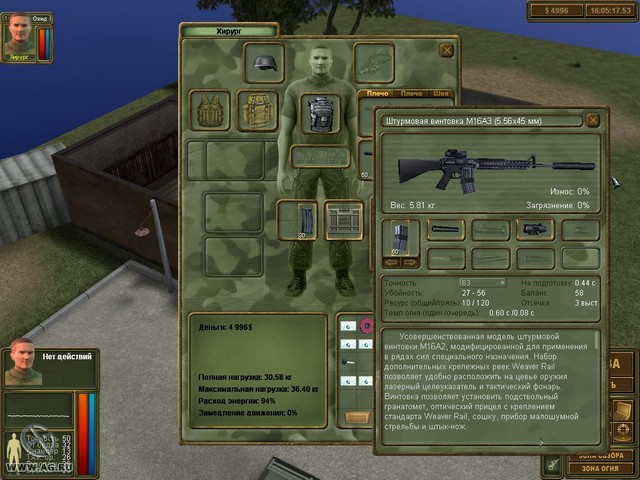Click the previous magazine arrow
640x480 pixels.
(x=392, y=262)
